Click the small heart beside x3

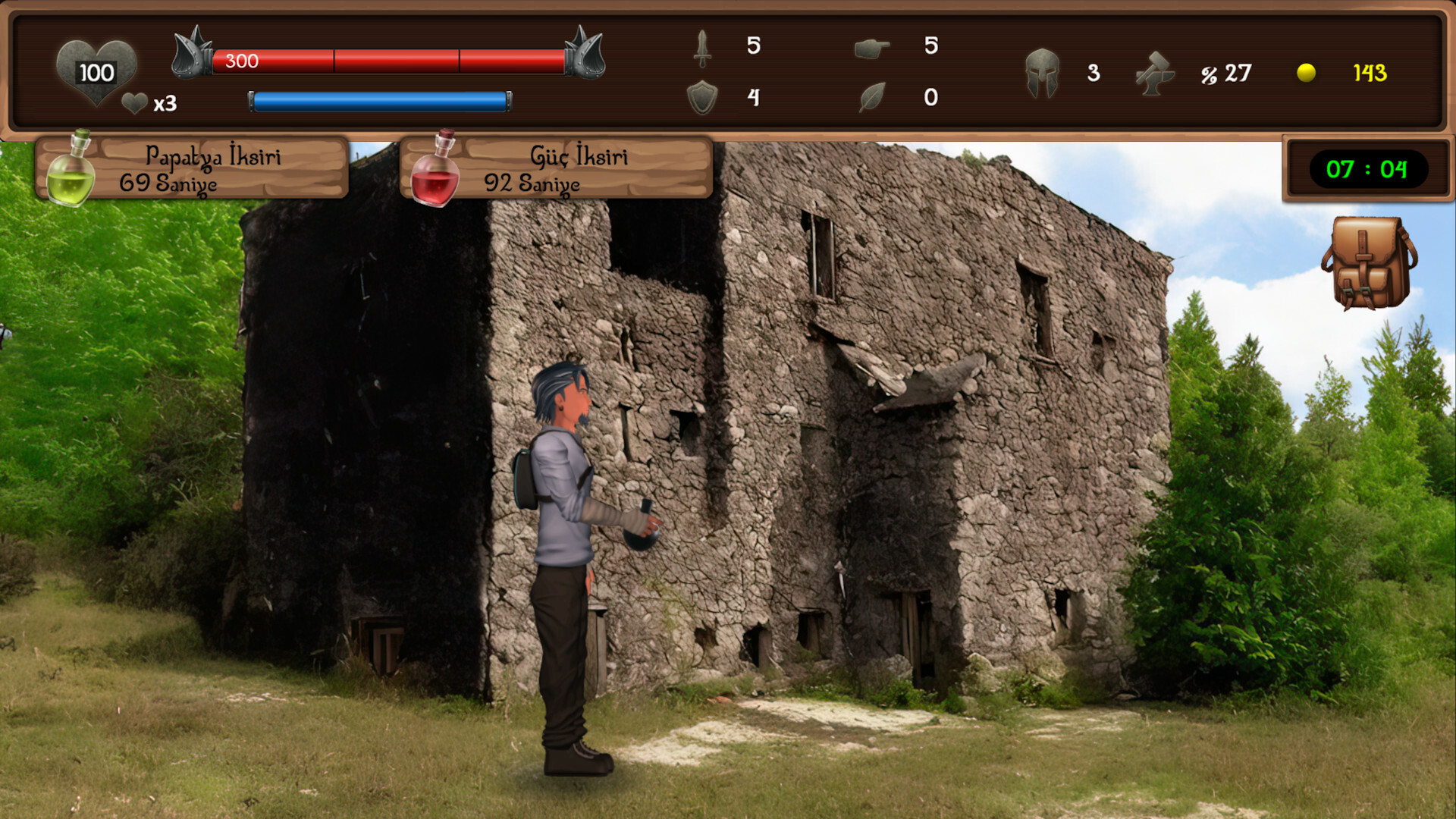click(x=134, y=104)
